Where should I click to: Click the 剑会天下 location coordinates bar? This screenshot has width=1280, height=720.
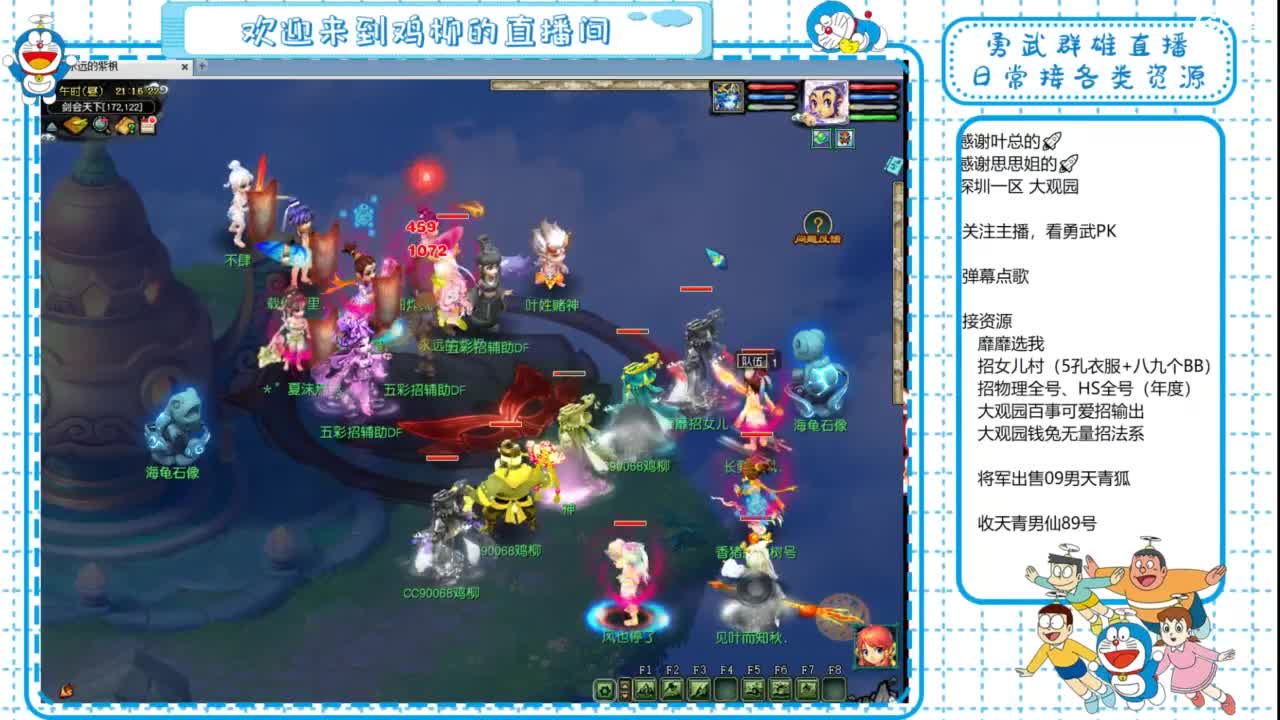click(x=102, y=107)
